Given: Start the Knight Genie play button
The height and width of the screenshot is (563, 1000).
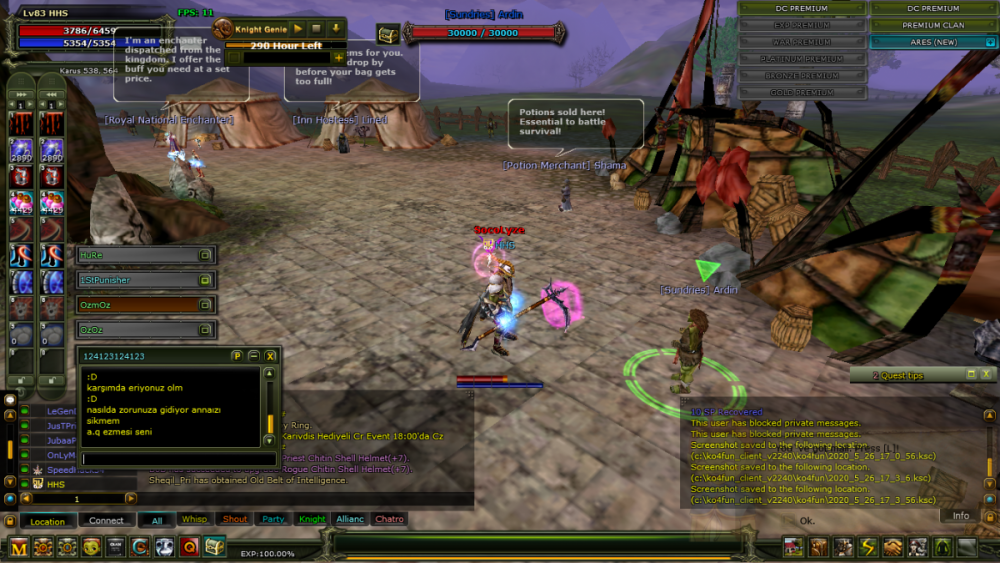Looking at the screenshot, I should click(x=298, y=29).
